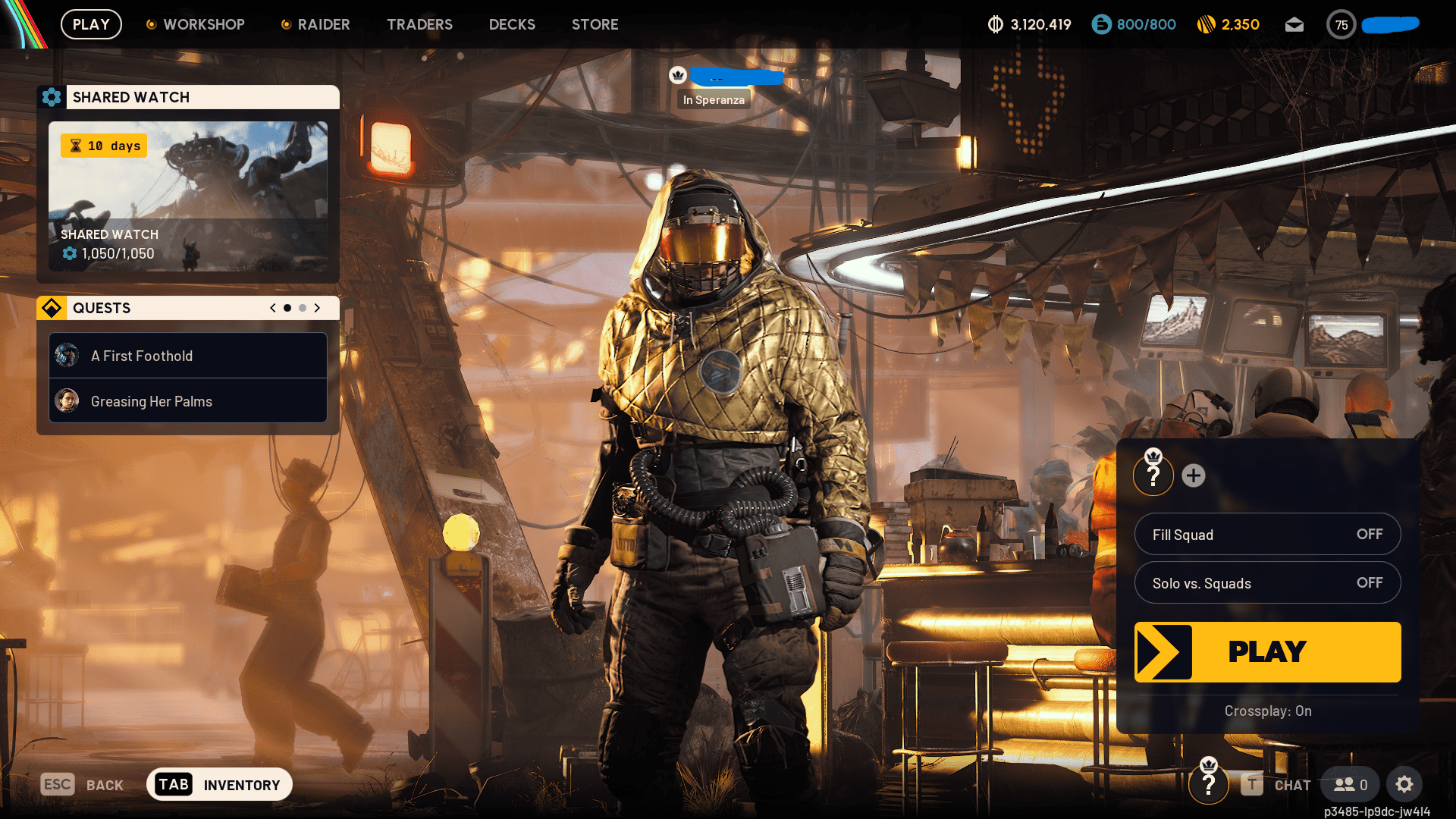
Task: Open the mail envelope in the top bar
Action: pyautogui.click(x=1294, y=24)
